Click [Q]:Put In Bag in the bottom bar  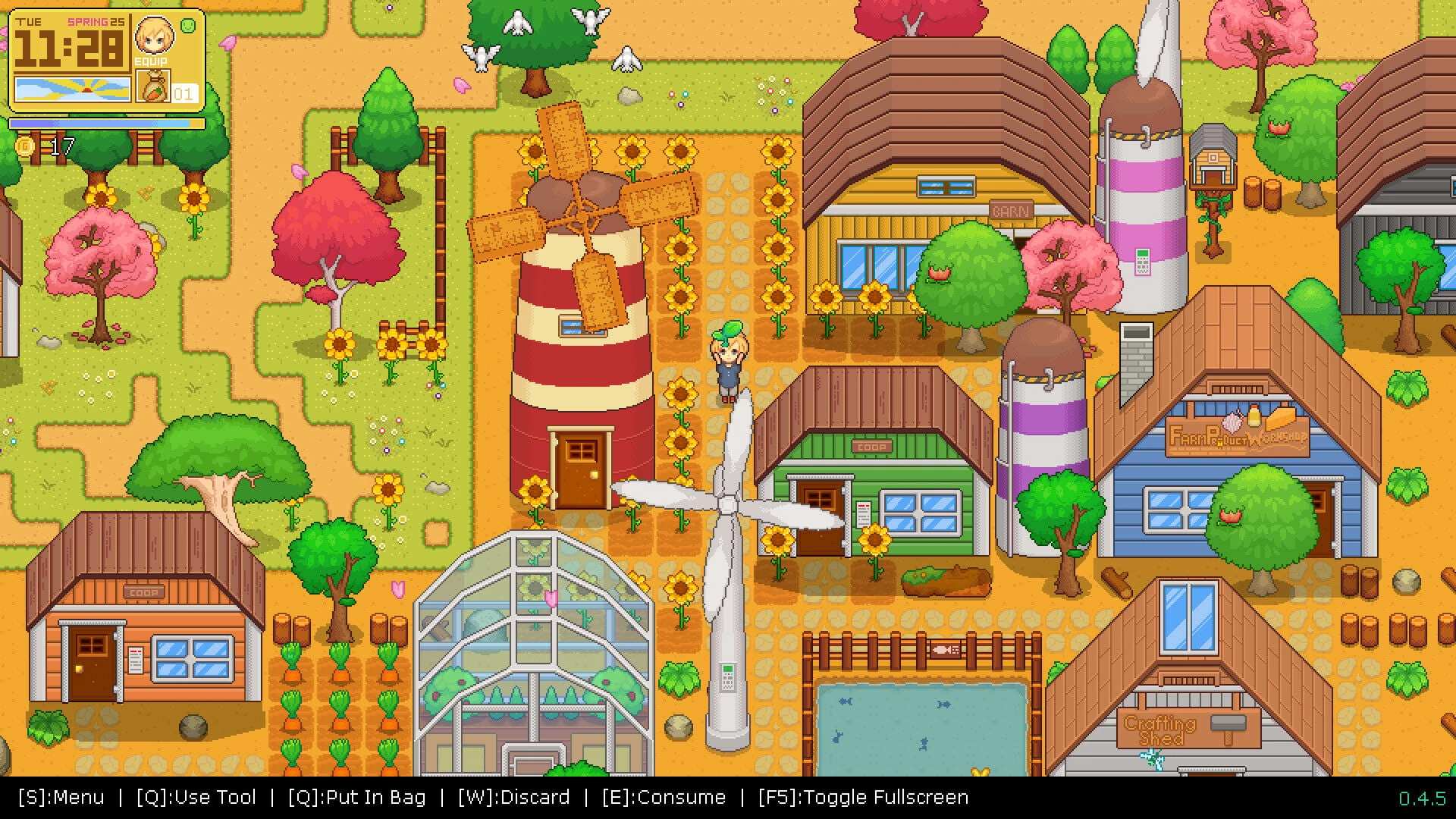(x=356, y=797)
